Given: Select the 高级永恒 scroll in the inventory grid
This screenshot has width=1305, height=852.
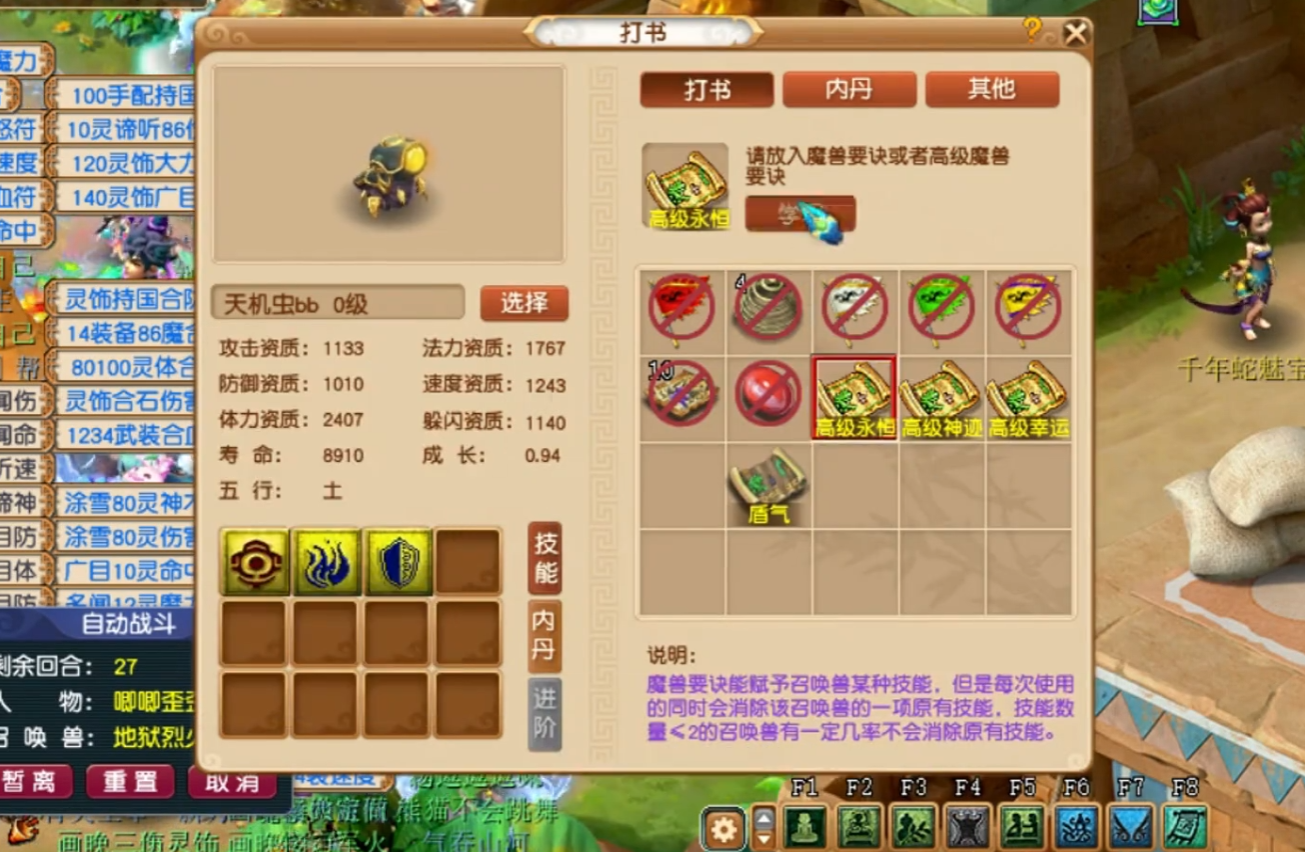Looking at the screenshot, I should pos(854,394).
